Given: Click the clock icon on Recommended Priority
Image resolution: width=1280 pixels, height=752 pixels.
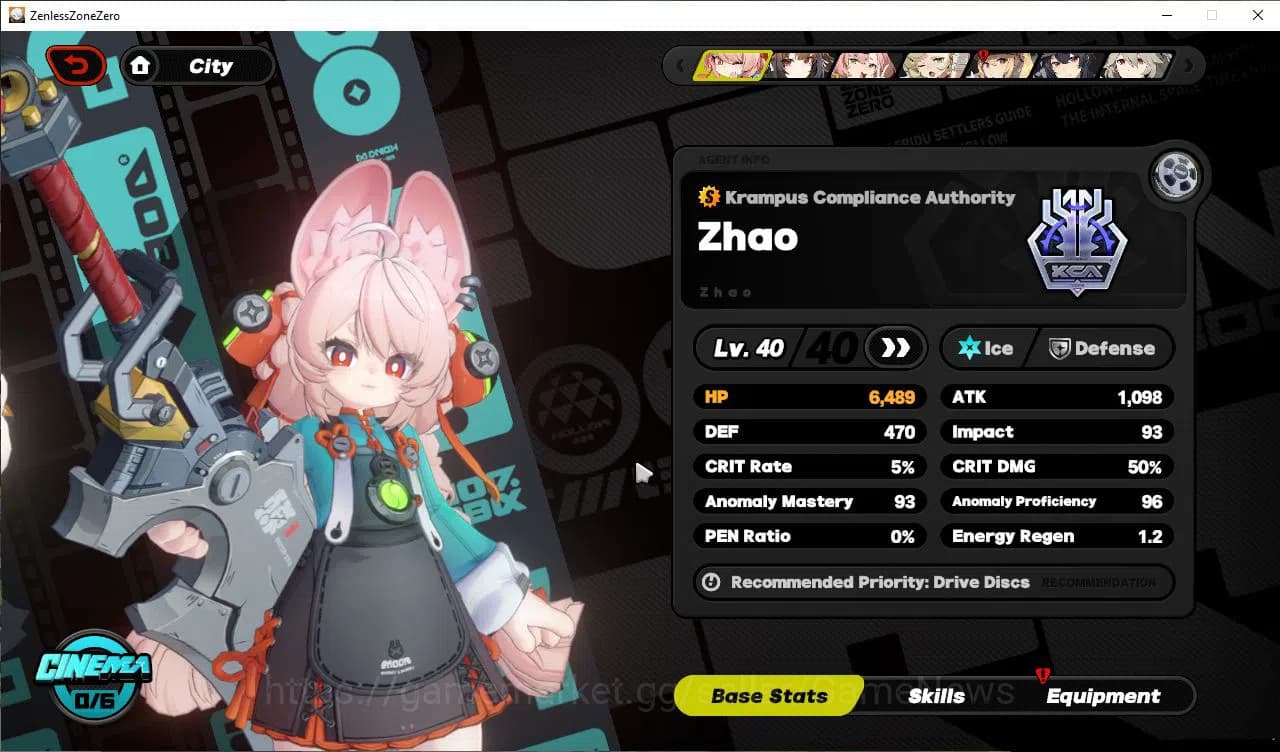Looking at the screenshot, I should click(x=710, y=582).
